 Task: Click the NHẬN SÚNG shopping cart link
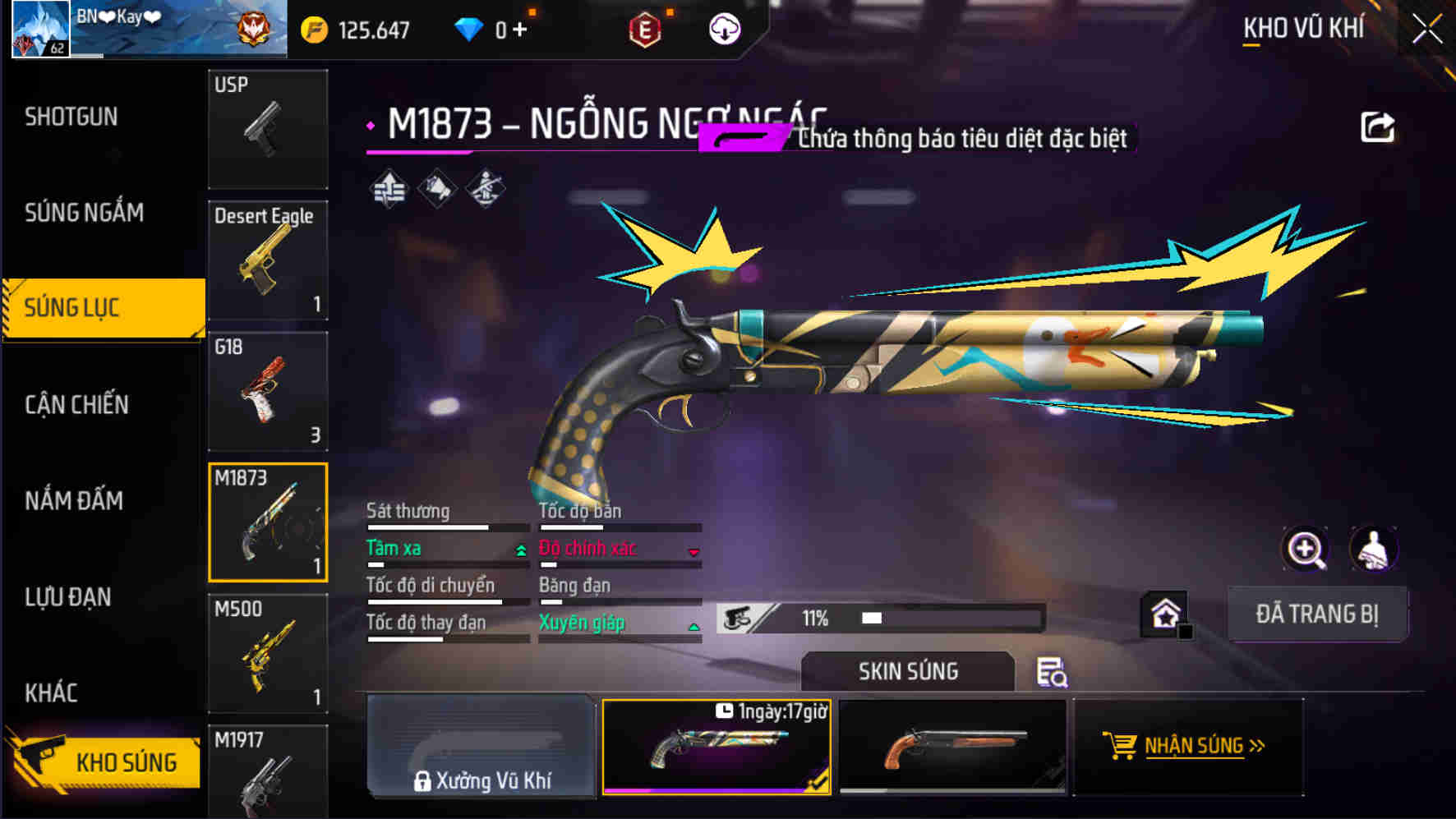(x=1188, y=746)
